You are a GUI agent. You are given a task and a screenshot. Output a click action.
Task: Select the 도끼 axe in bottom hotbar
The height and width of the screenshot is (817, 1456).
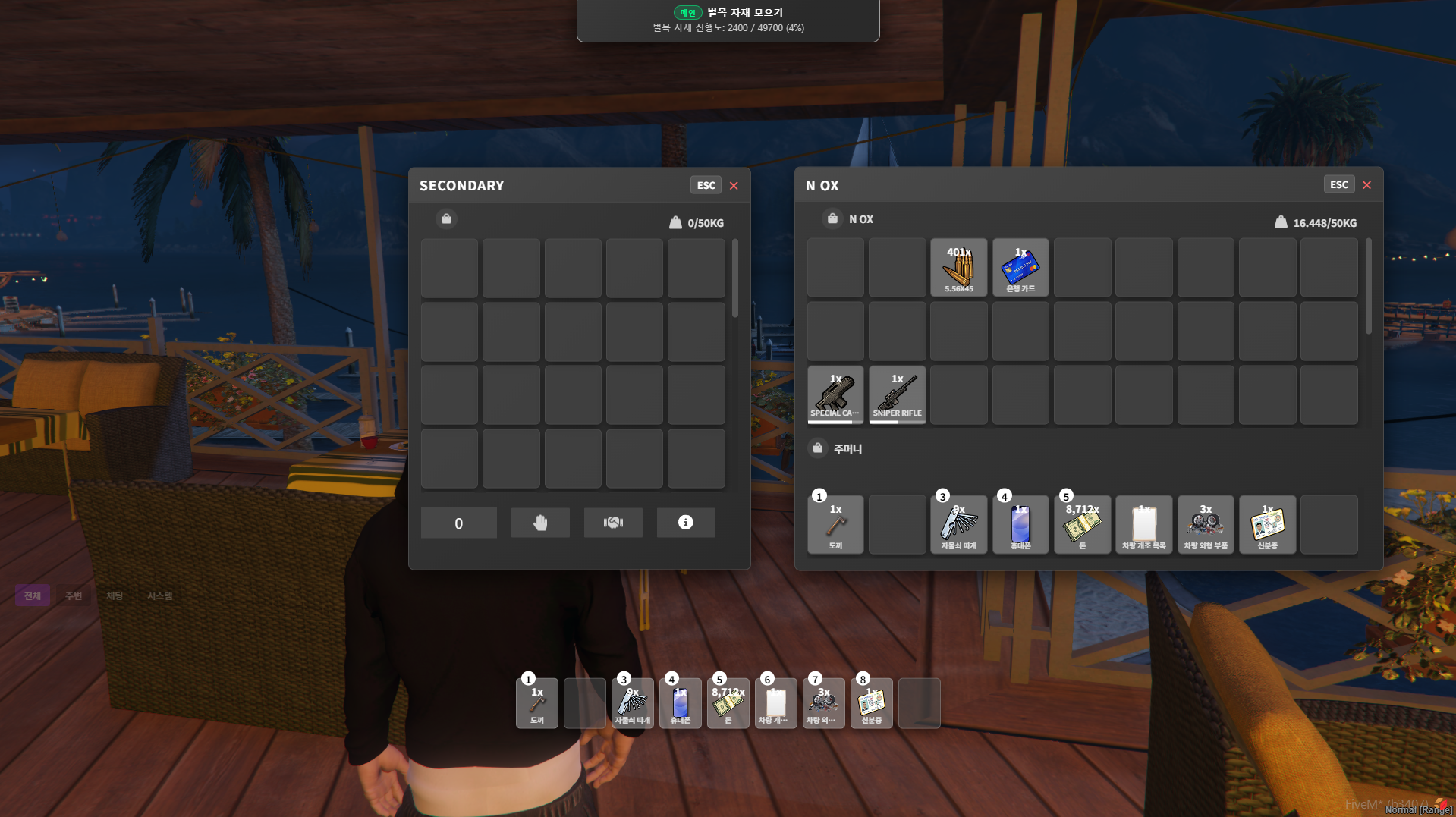click(x=537, y=703)
